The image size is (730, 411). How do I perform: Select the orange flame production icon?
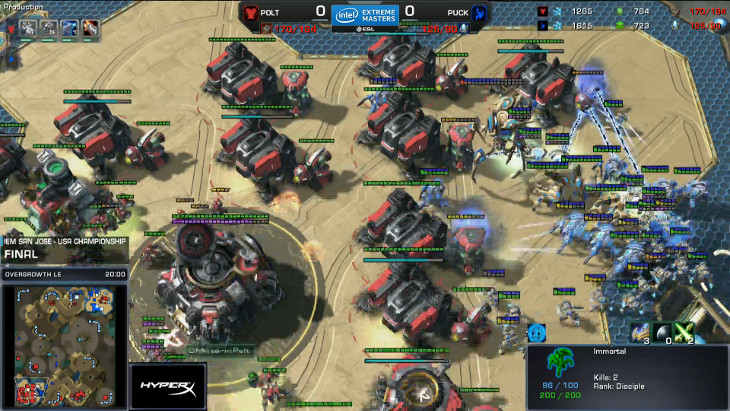[x=89, y=28]
